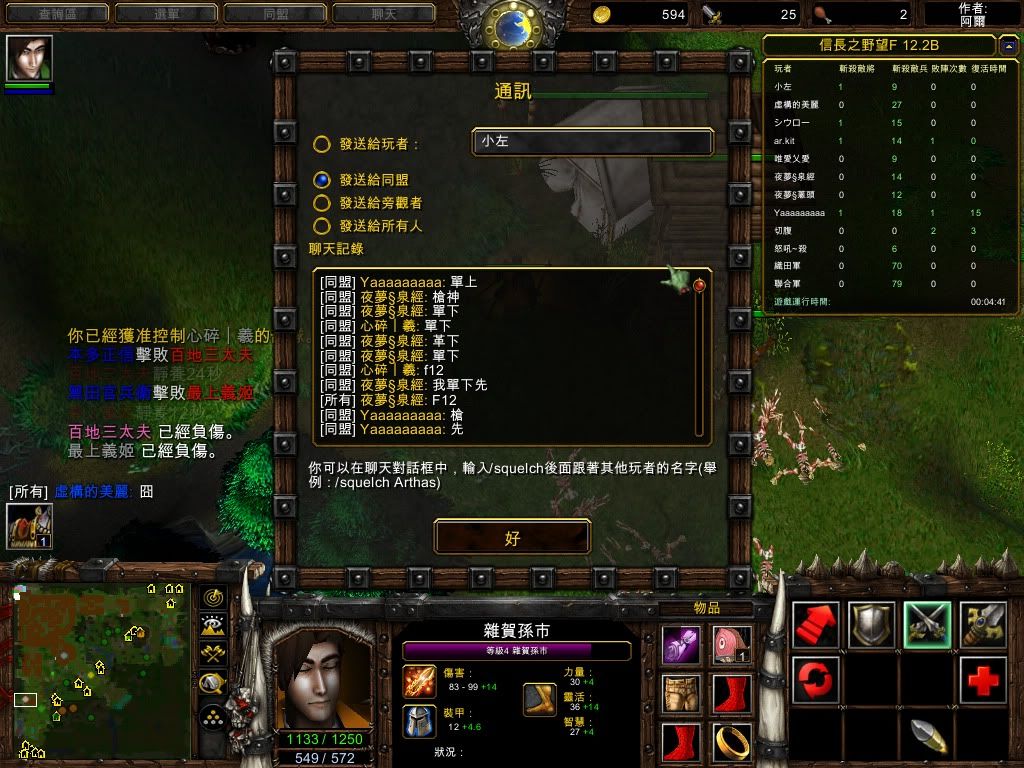This screenshot has width=1024, height=768.
Task: Select the purple gauntlet inventory item
Action: click(x=682, y=645)
